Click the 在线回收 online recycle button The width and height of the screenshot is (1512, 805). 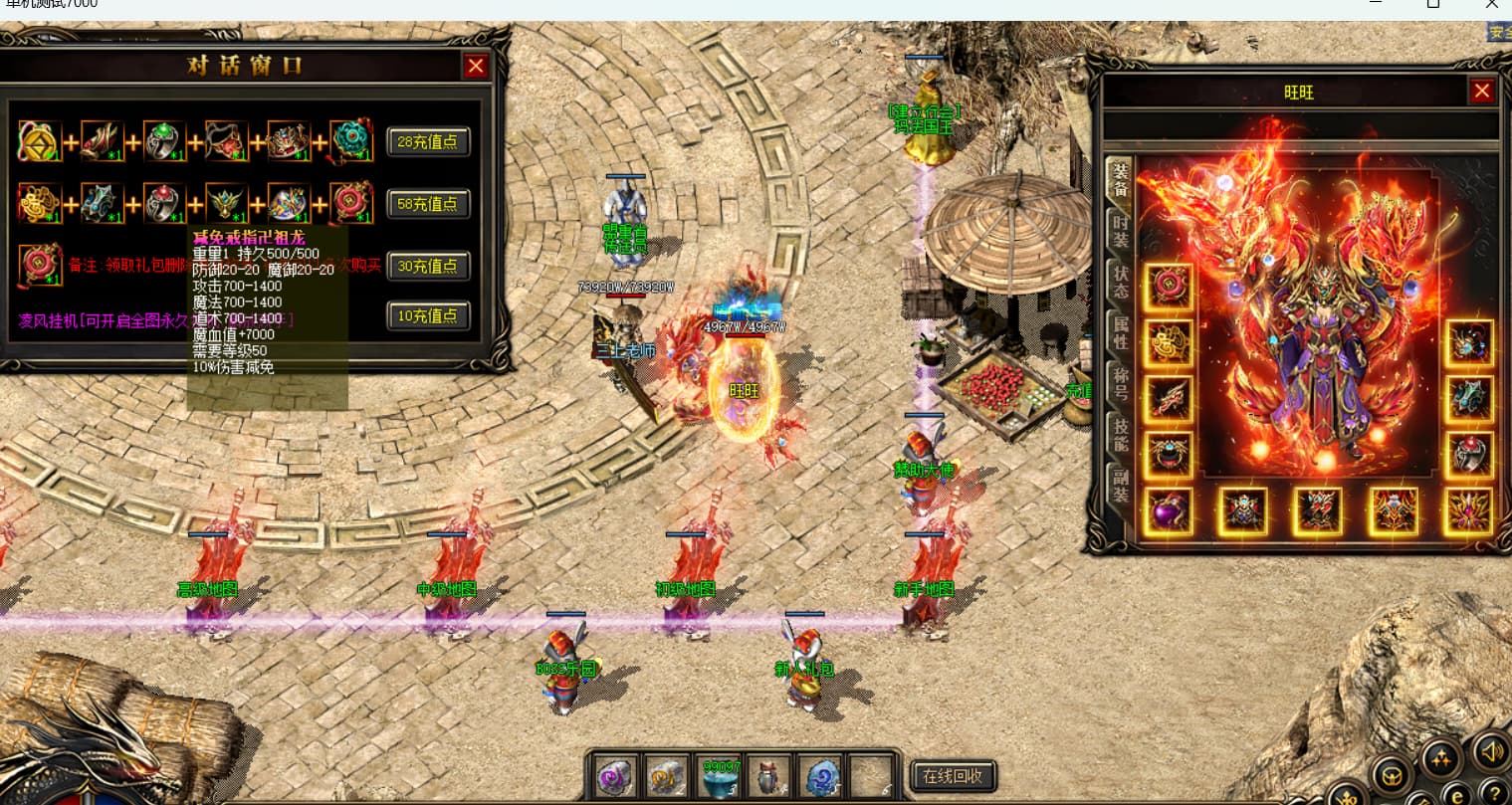[953, 776]
